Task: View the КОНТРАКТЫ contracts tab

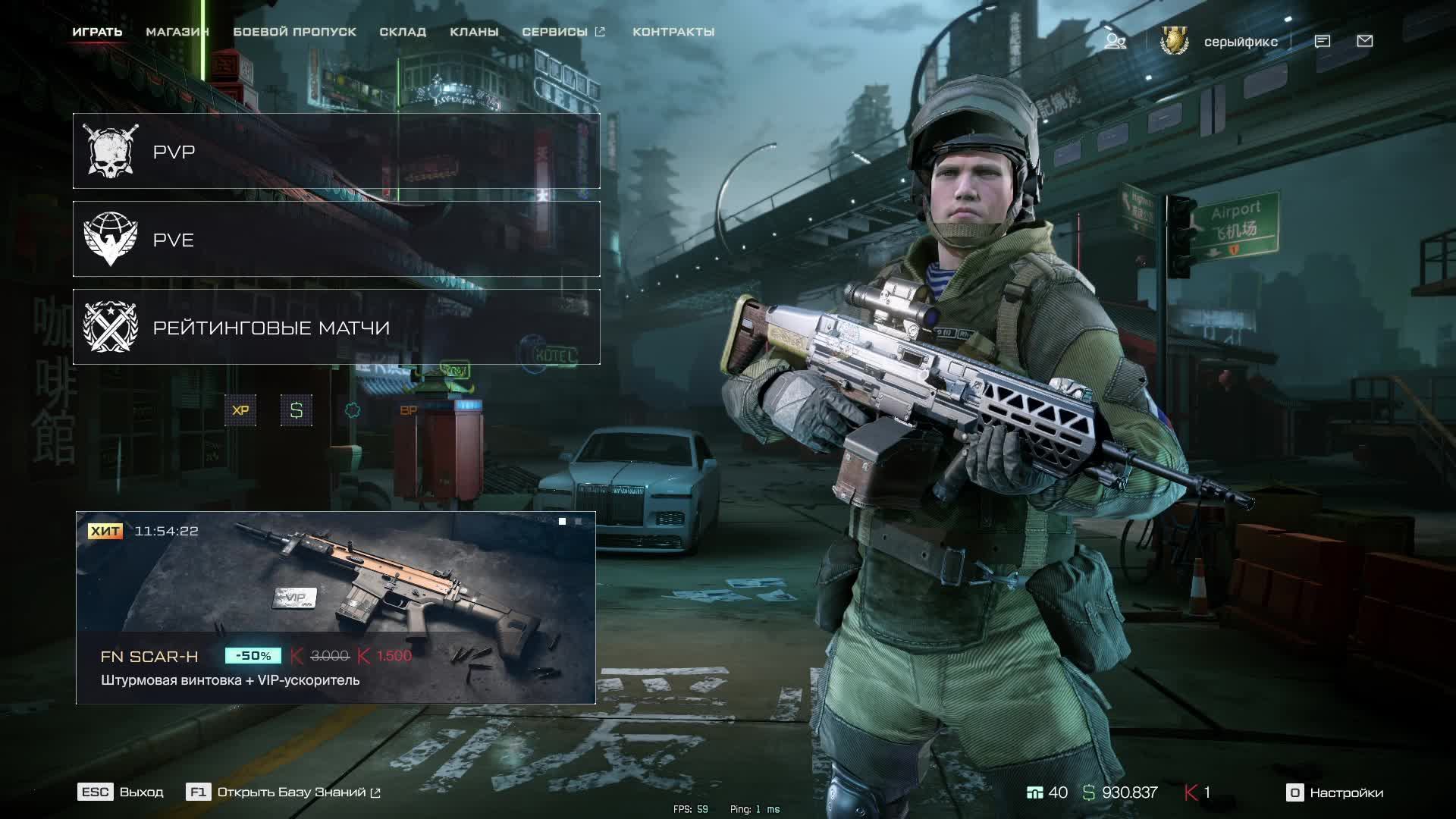Action: point(673,32)
